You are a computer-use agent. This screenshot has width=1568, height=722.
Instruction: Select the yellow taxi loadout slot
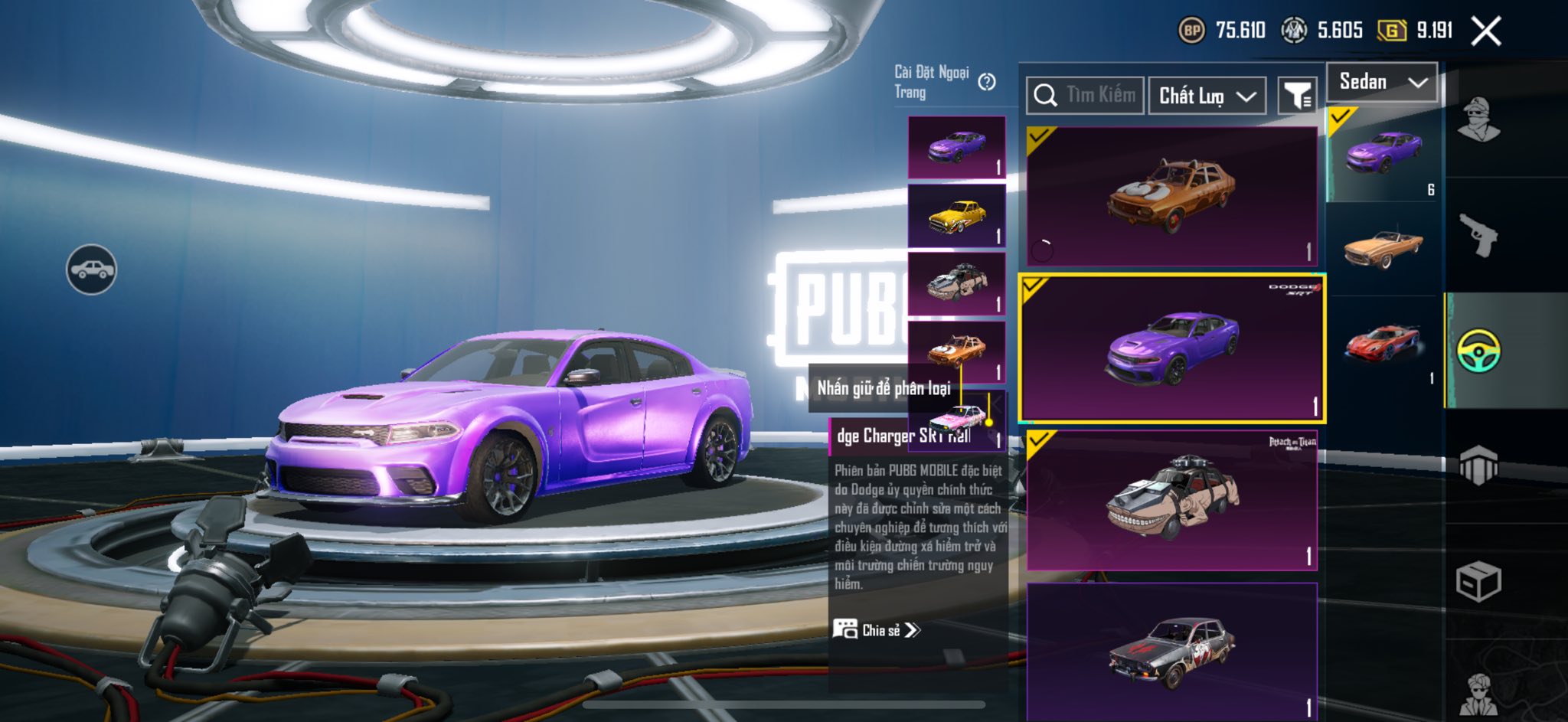[x=956, y=216]
